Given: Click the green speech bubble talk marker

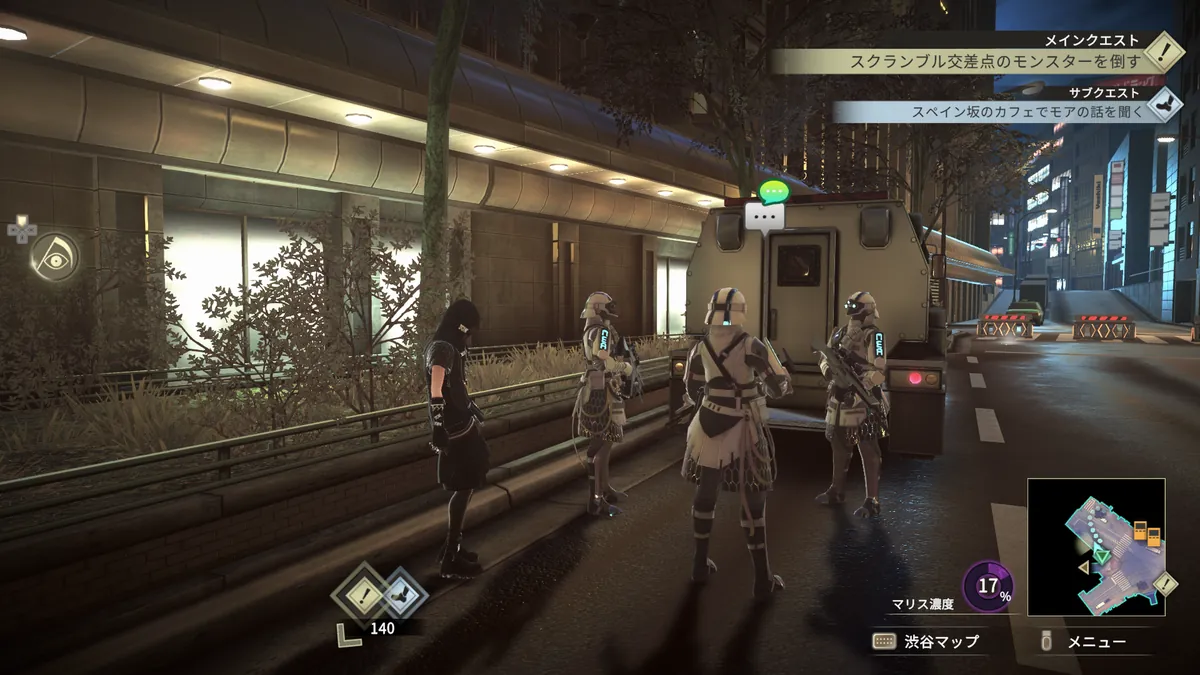Looking at the screenshot, I should pos(773,190).
